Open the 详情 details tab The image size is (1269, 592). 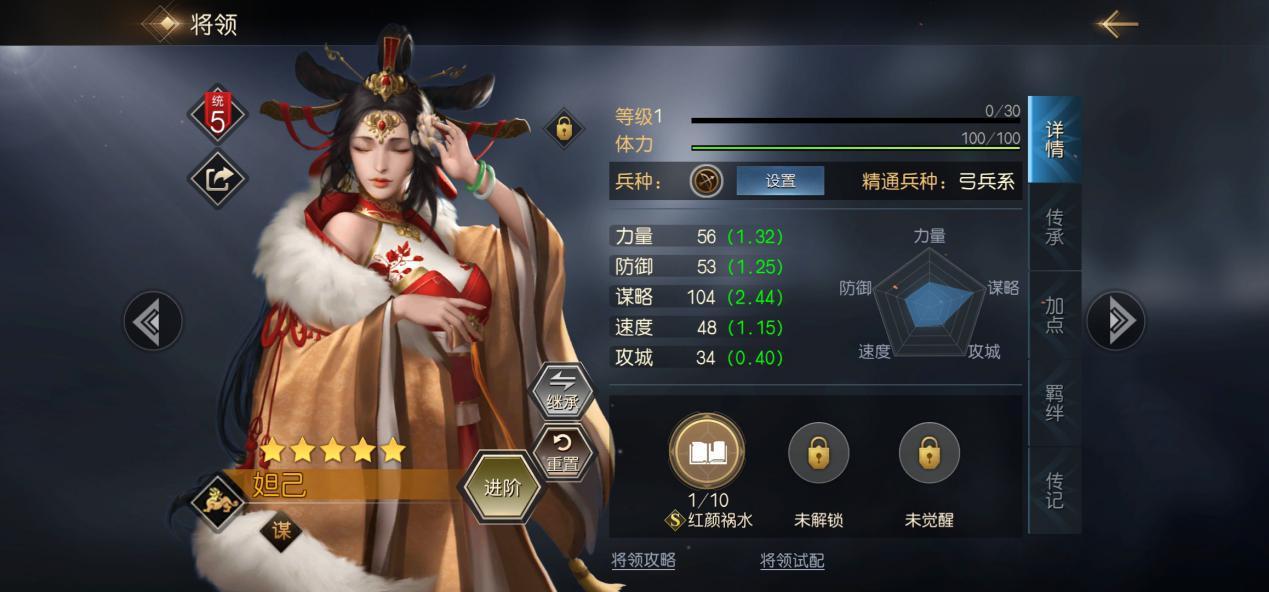pos(1055,140)
